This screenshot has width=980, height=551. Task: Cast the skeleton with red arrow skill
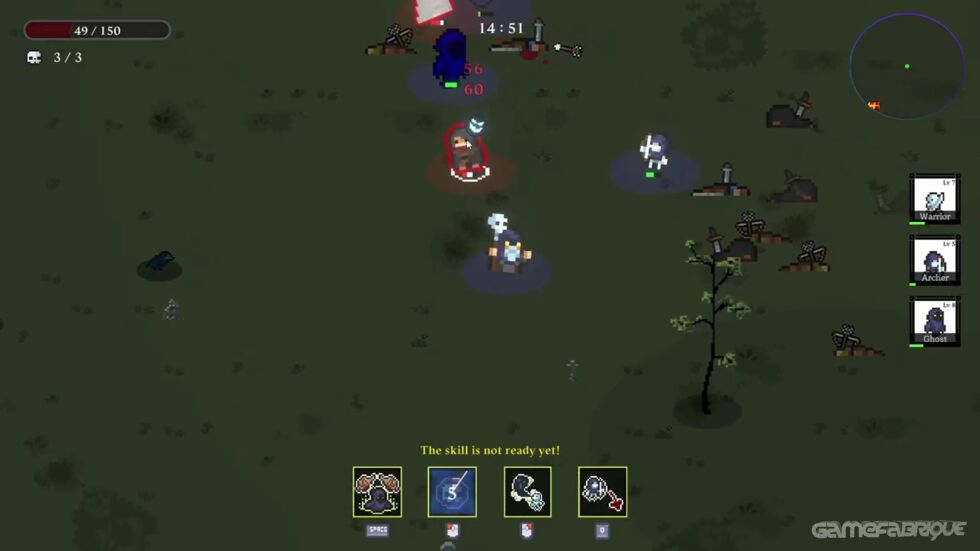point(602,492)
